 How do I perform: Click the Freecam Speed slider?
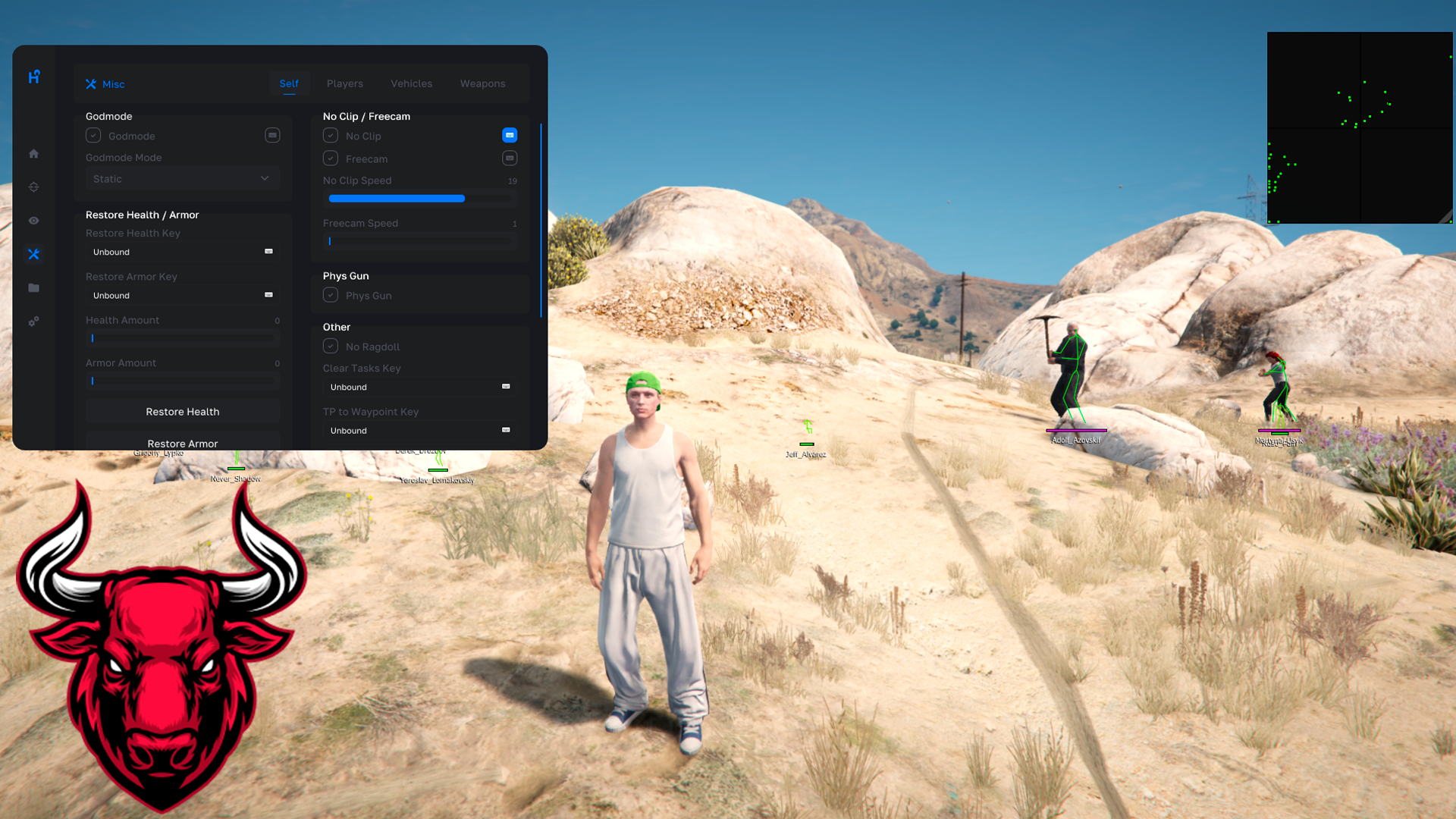tap(421, 241)
